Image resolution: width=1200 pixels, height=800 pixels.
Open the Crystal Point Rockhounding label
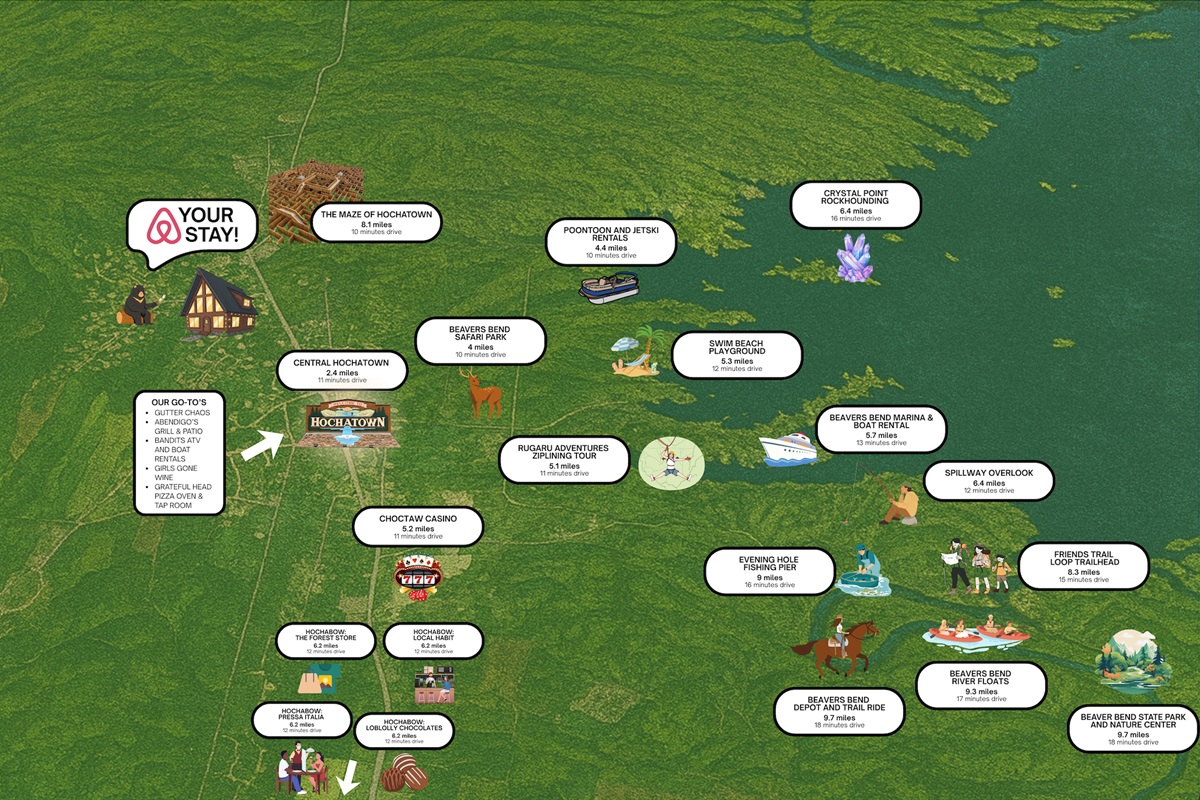(855, 205)
